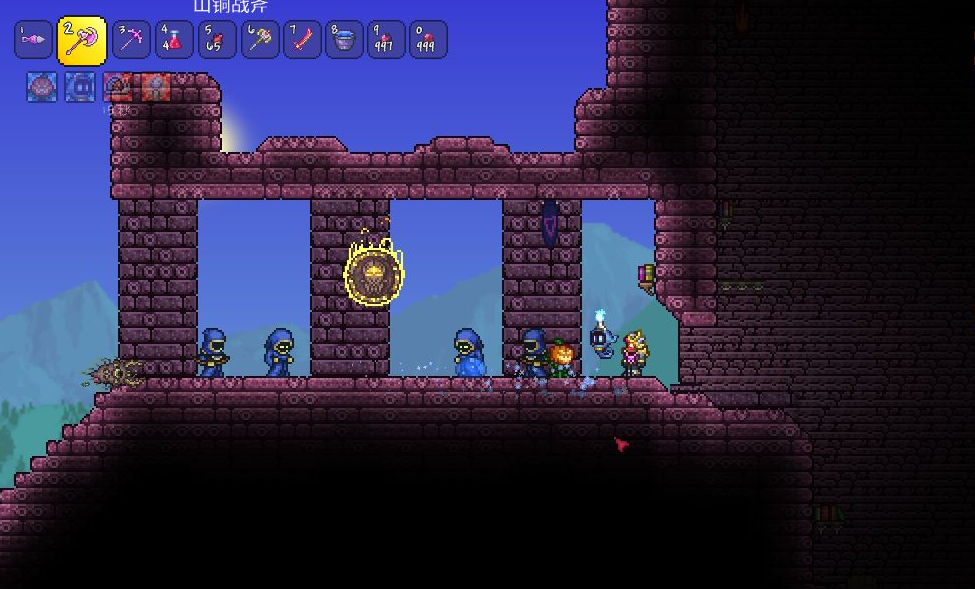Select the drill item in hotbar slot 1
This screenshot has width=975, height=589.
tap(33, 40)
